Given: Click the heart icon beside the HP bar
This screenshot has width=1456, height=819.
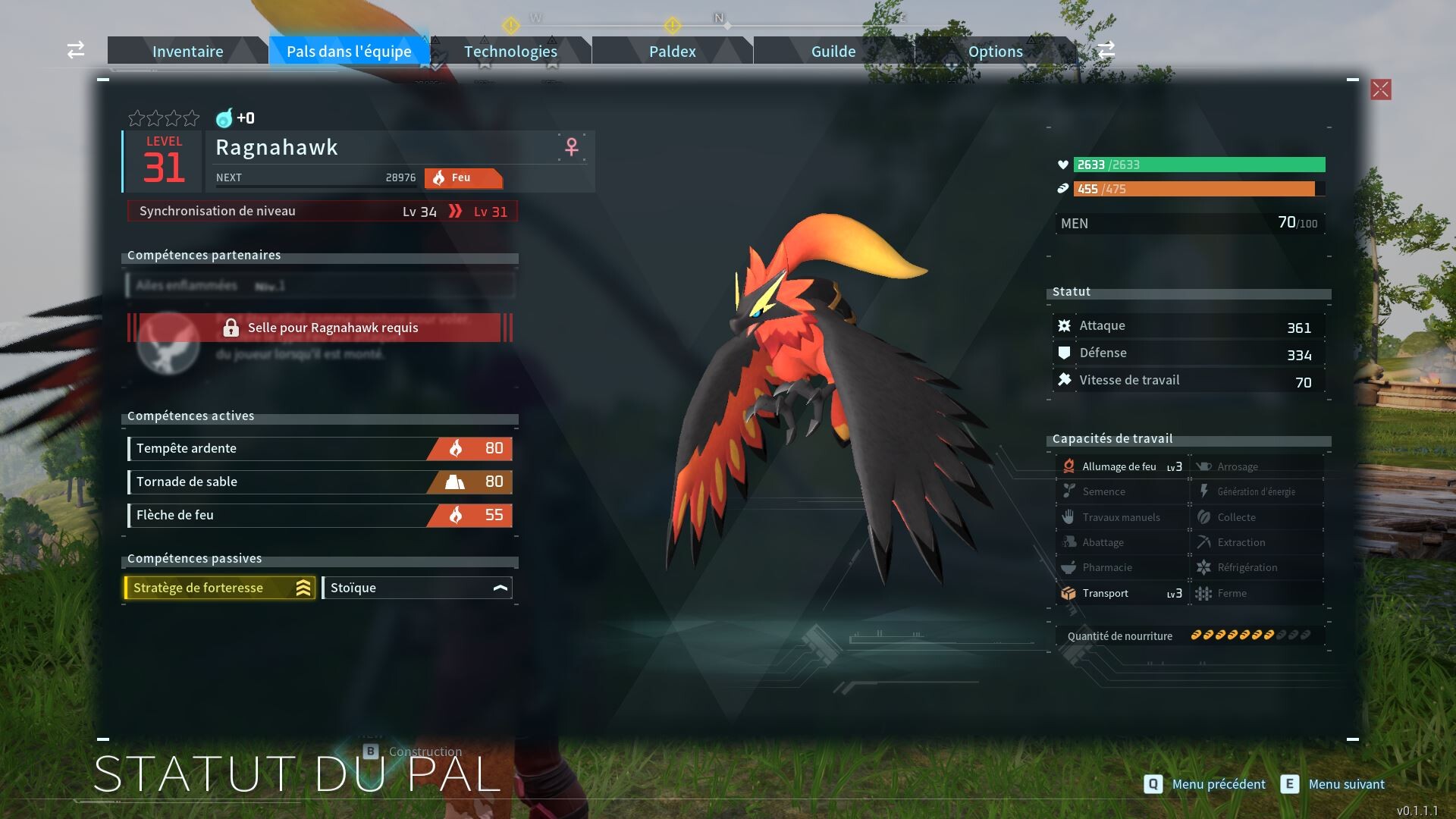Looking at the screenshot, I should (1063, 165).
